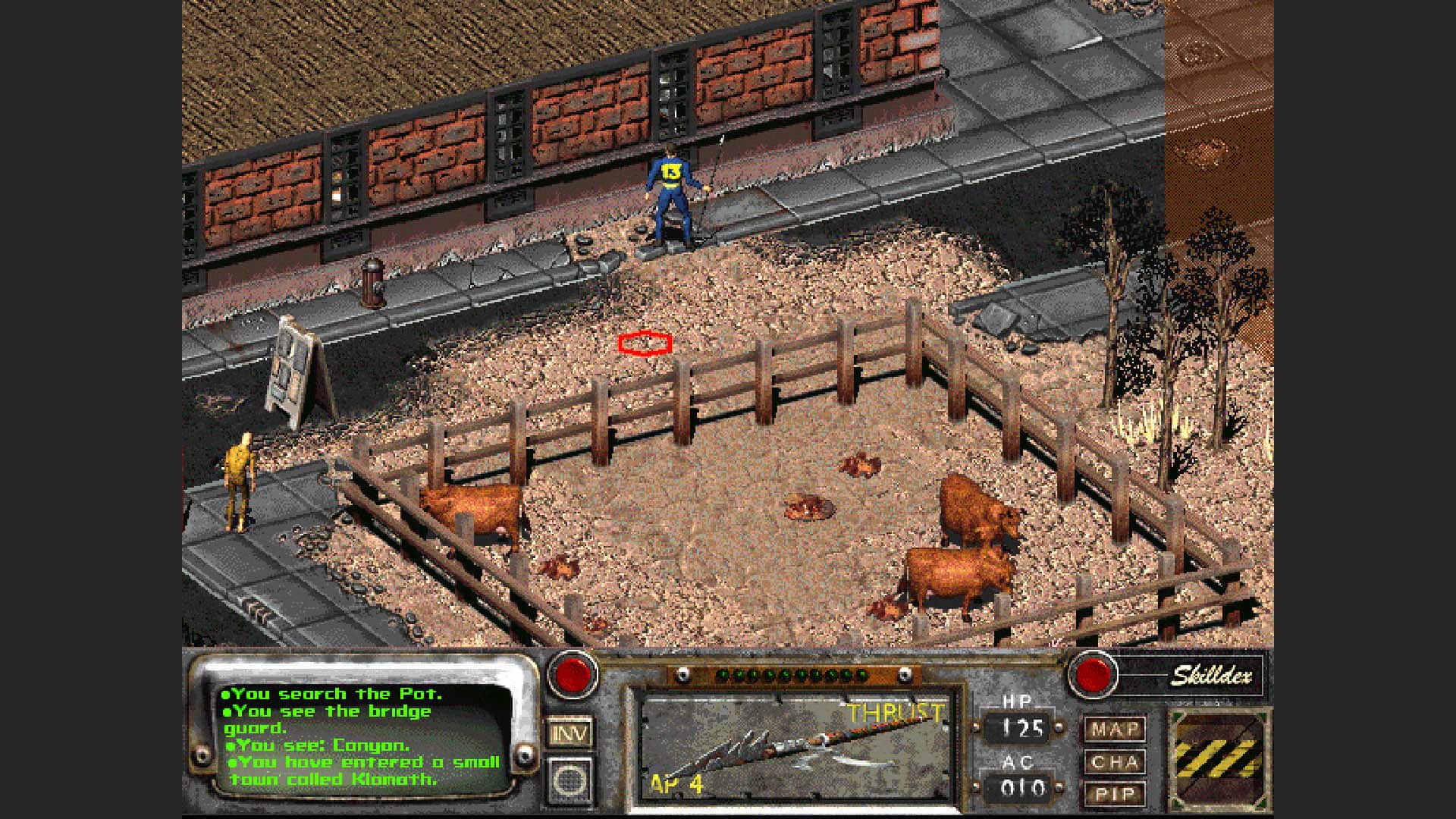Click the options button below INV
Image resolution: width=1456 pixels, height=819 pixels.
[x=570, y=781]
